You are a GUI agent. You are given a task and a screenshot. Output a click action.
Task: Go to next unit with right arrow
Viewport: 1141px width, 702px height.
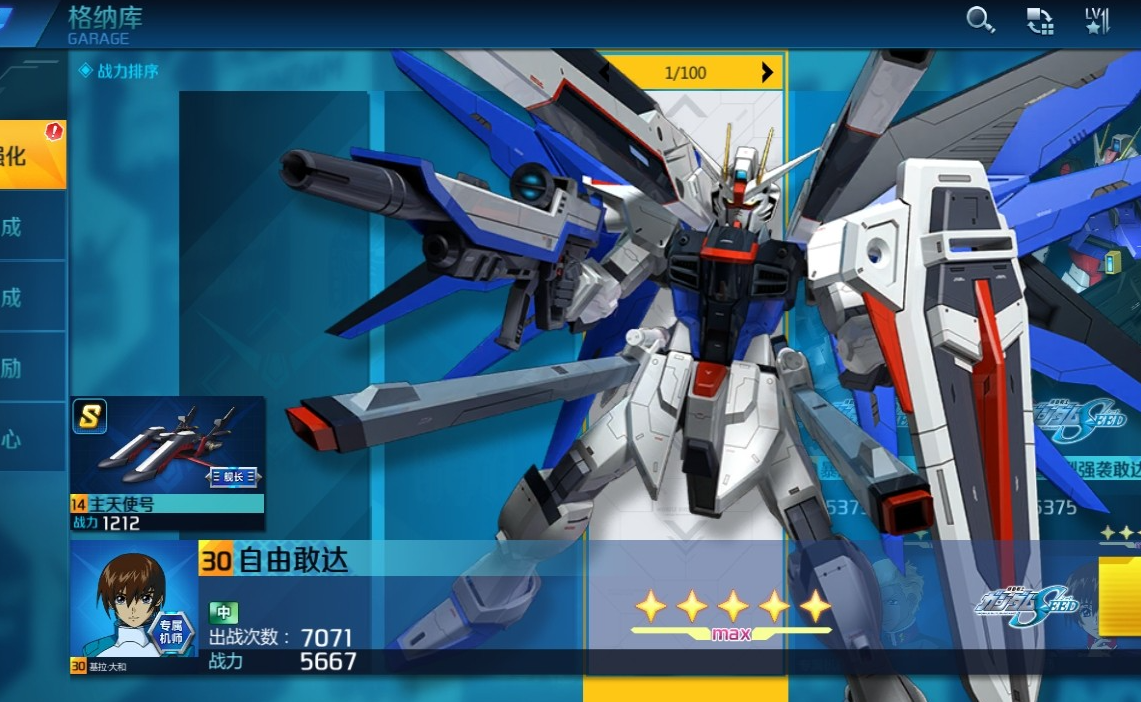pyautogui.click(x=767, y=72)
